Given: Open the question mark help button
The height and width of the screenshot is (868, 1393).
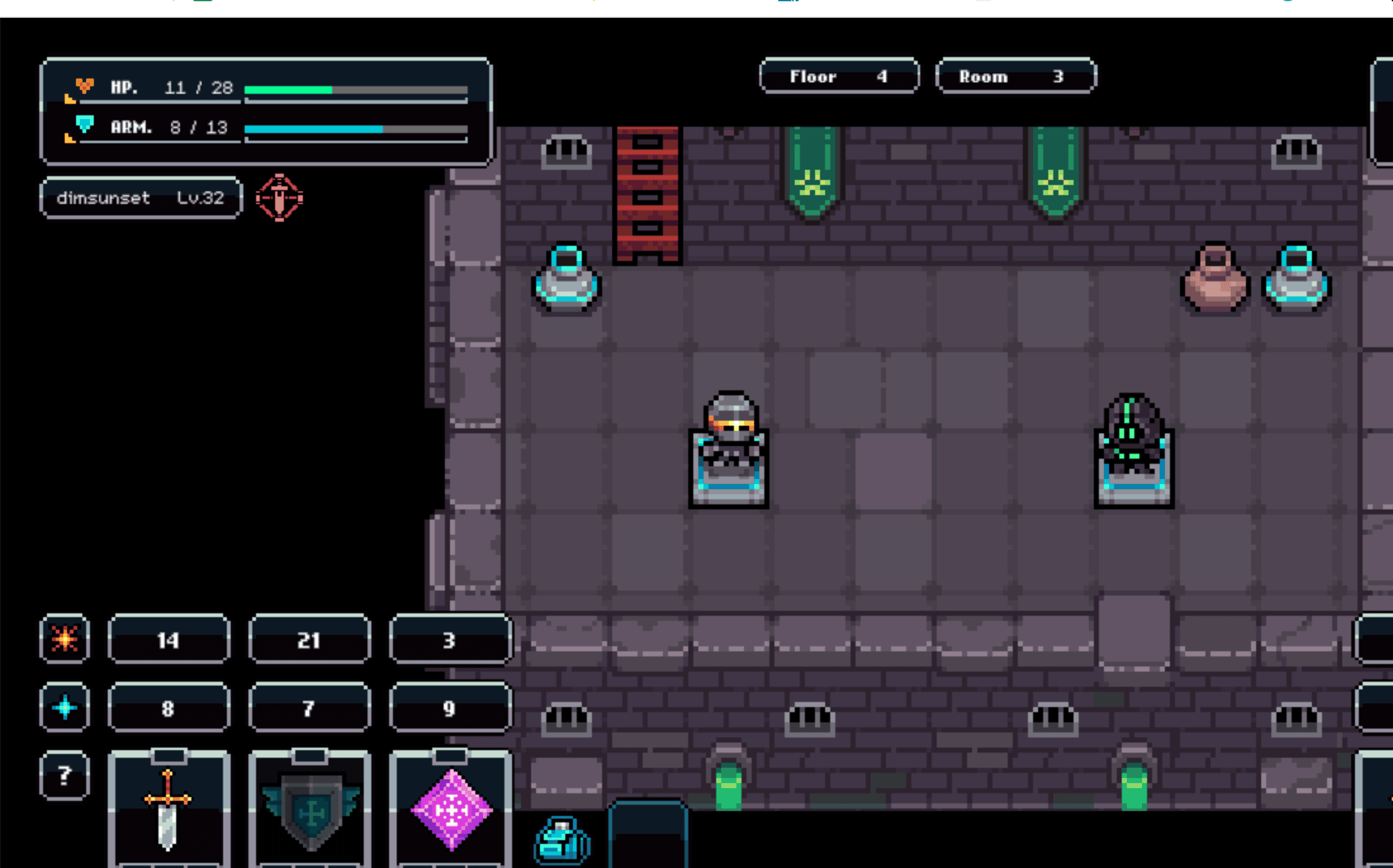Looking at the screenshot, I should 65,775.
